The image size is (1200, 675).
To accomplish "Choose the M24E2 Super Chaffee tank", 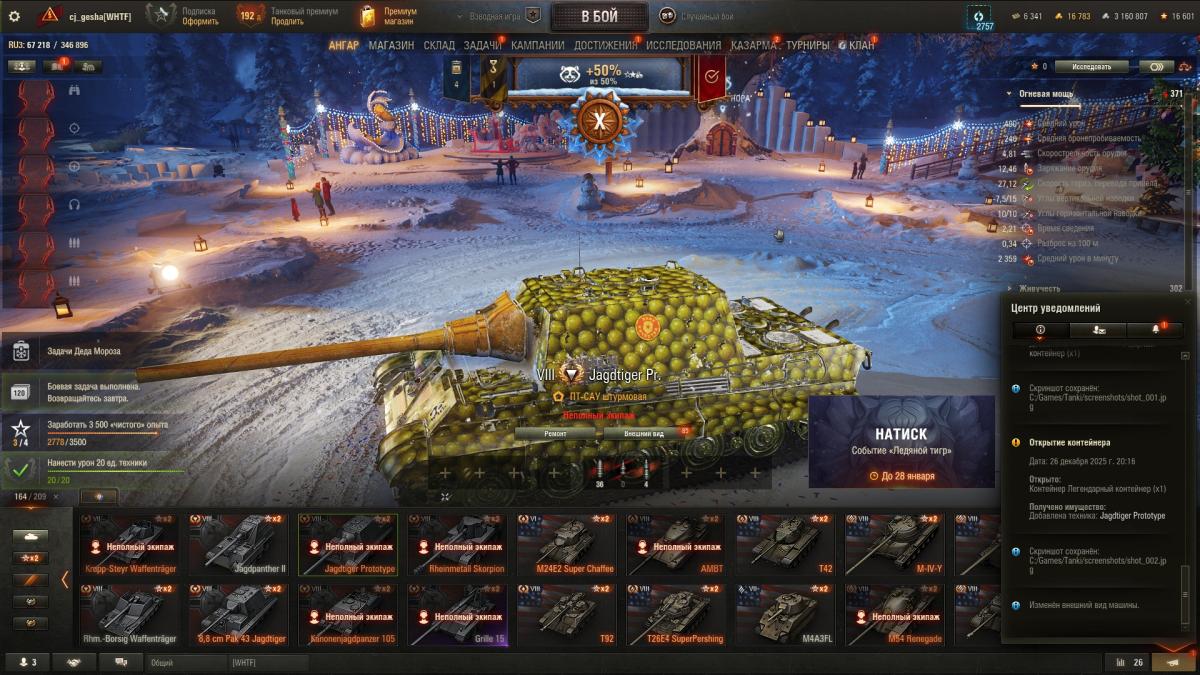I will click(565, 545).
